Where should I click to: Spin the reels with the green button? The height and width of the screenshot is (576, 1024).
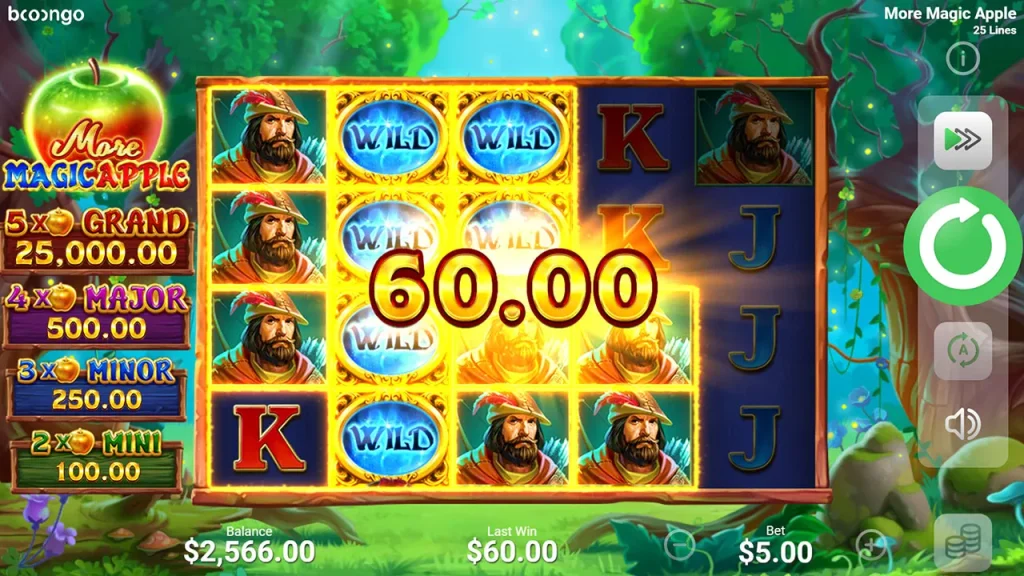click(962, 245)
